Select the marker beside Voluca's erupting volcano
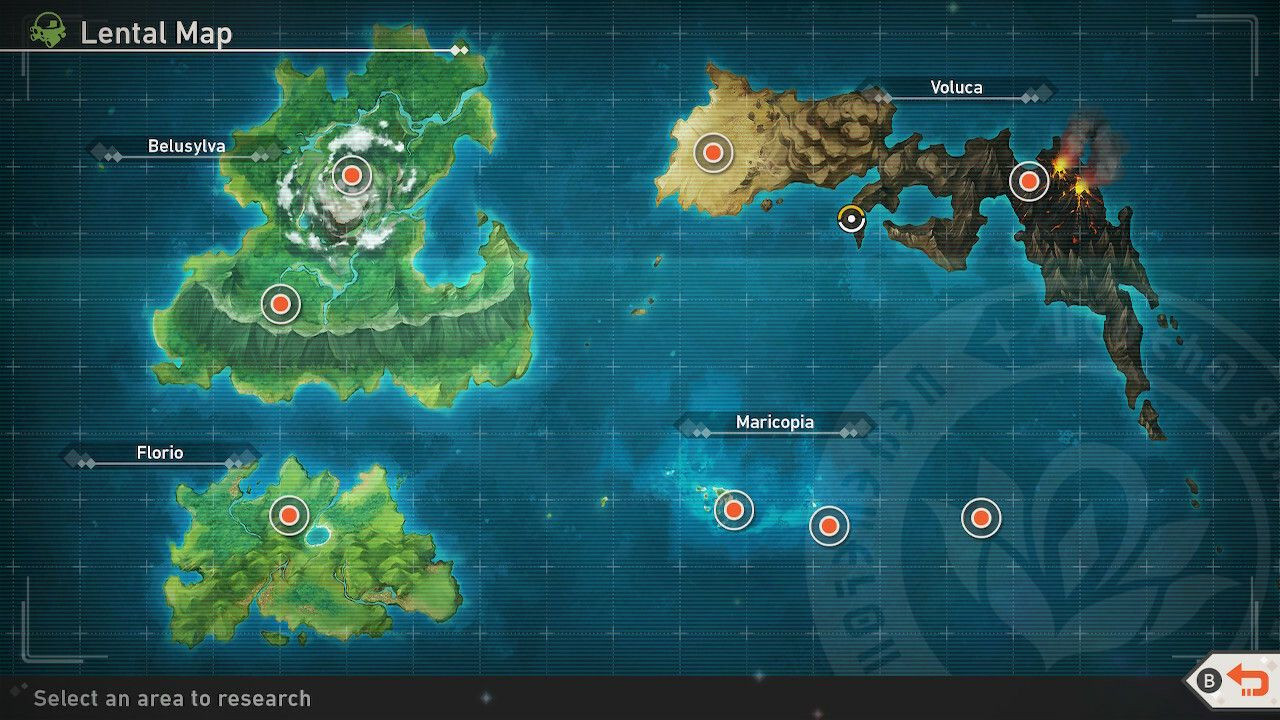Image resolution: width=1280 pixels, height=720 pixels. [1028, 181]
